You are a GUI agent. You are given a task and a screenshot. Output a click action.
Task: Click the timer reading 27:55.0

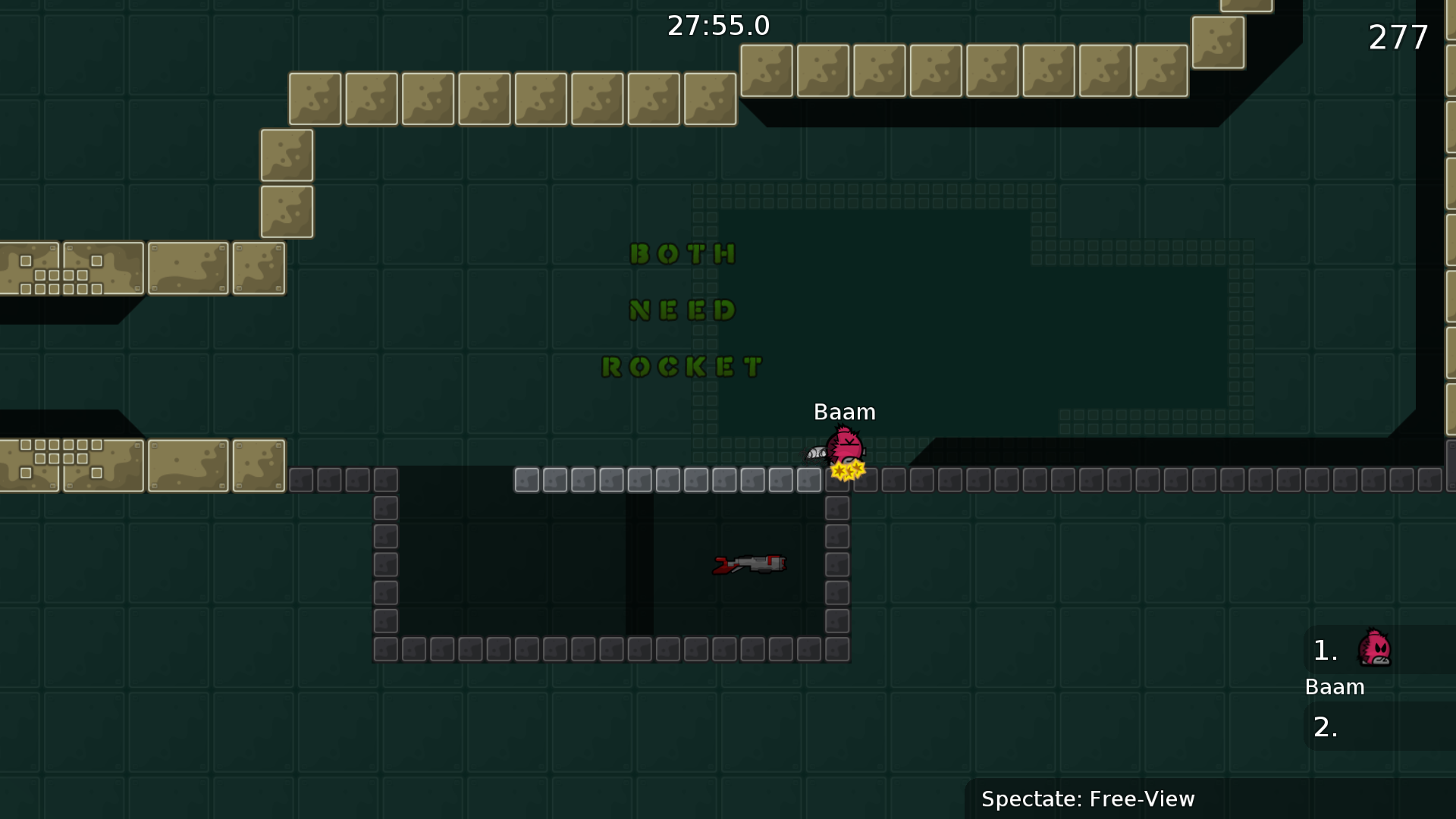719,25
